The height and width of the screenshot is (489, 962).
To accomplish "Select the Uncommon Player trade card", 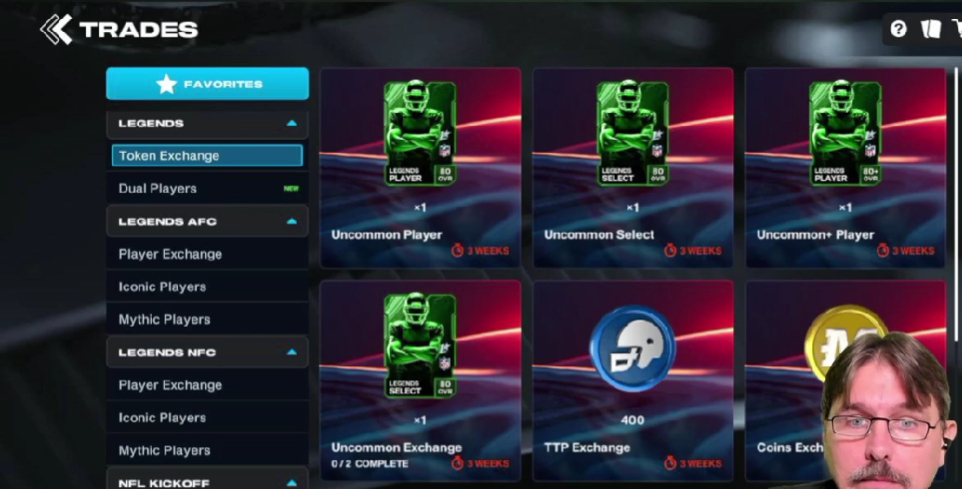I will point(420,168).
